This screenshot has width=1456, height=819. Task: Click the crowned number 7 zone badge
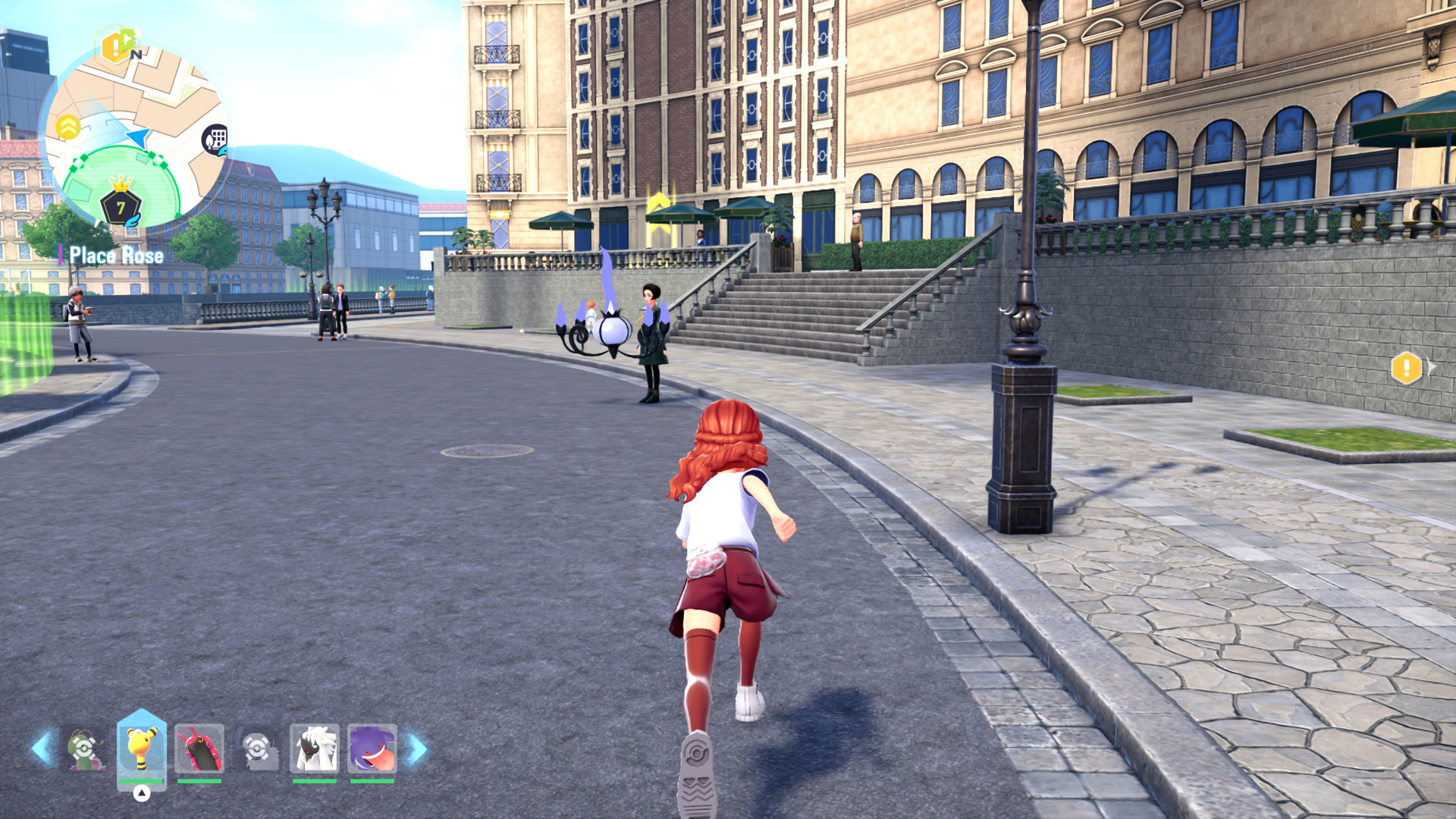click(x=121, y=205)
